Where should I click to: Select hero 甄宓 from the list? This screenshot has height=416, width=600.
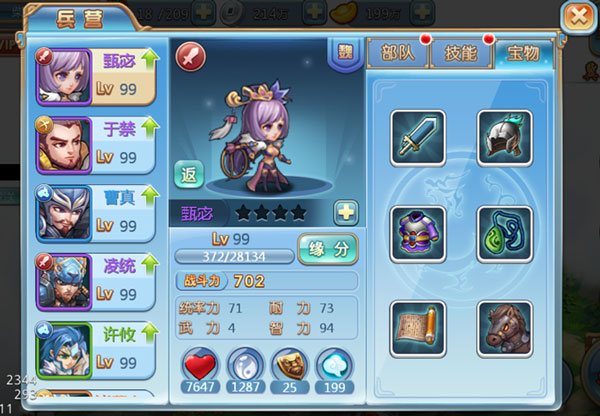pyautogui.click(x=96, y=77)
